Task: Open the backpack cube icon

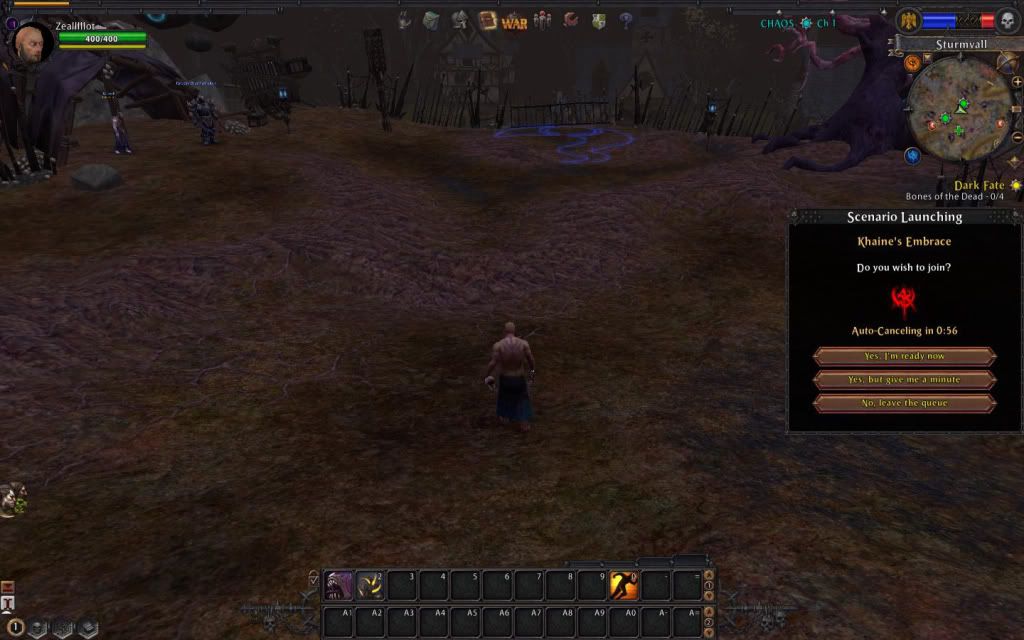Action: (x=431, y=20)
